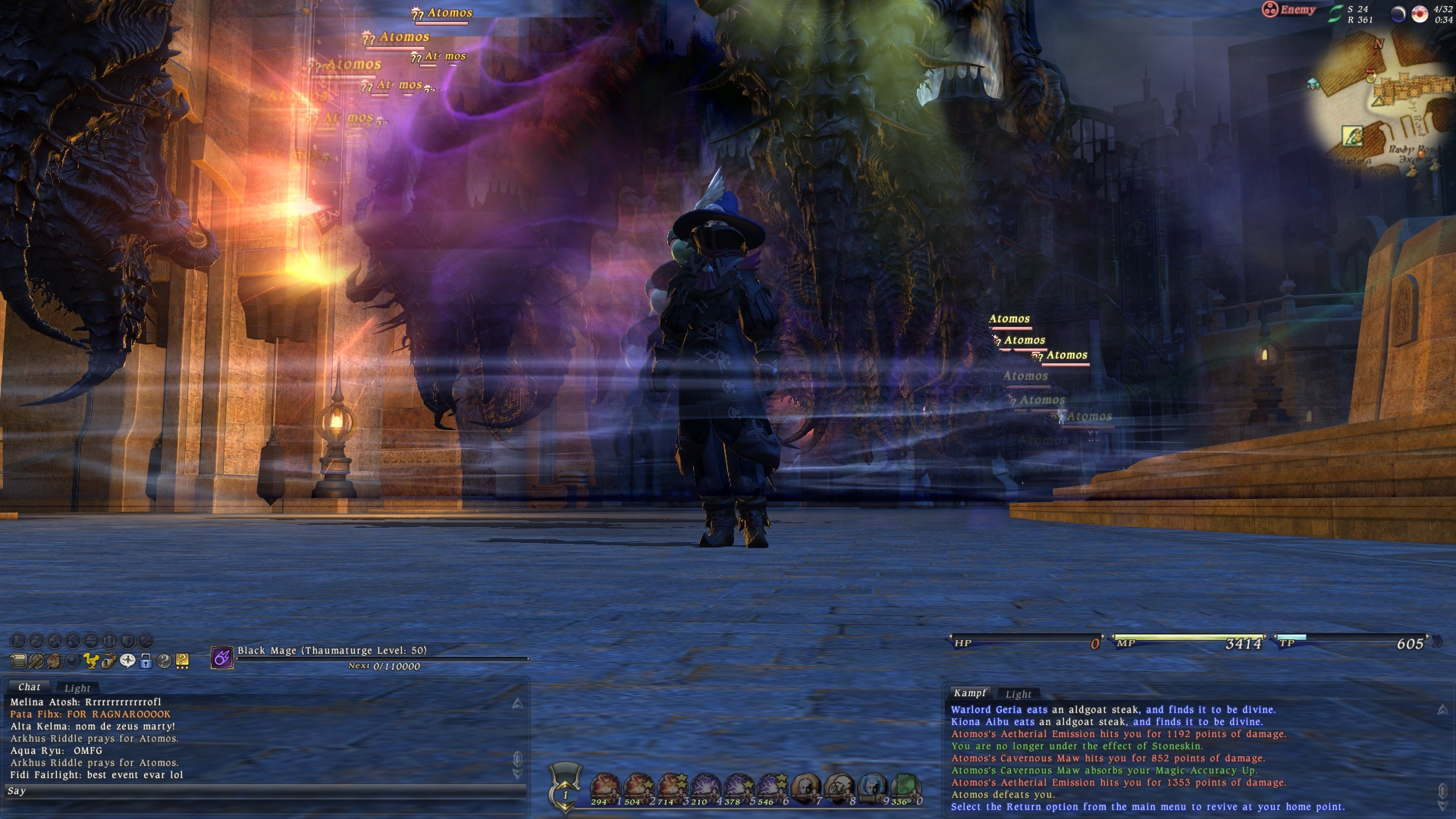1456x819 pixels.
Task: Click the red Enemy indicator
Action: click(x=1288, y=10)
